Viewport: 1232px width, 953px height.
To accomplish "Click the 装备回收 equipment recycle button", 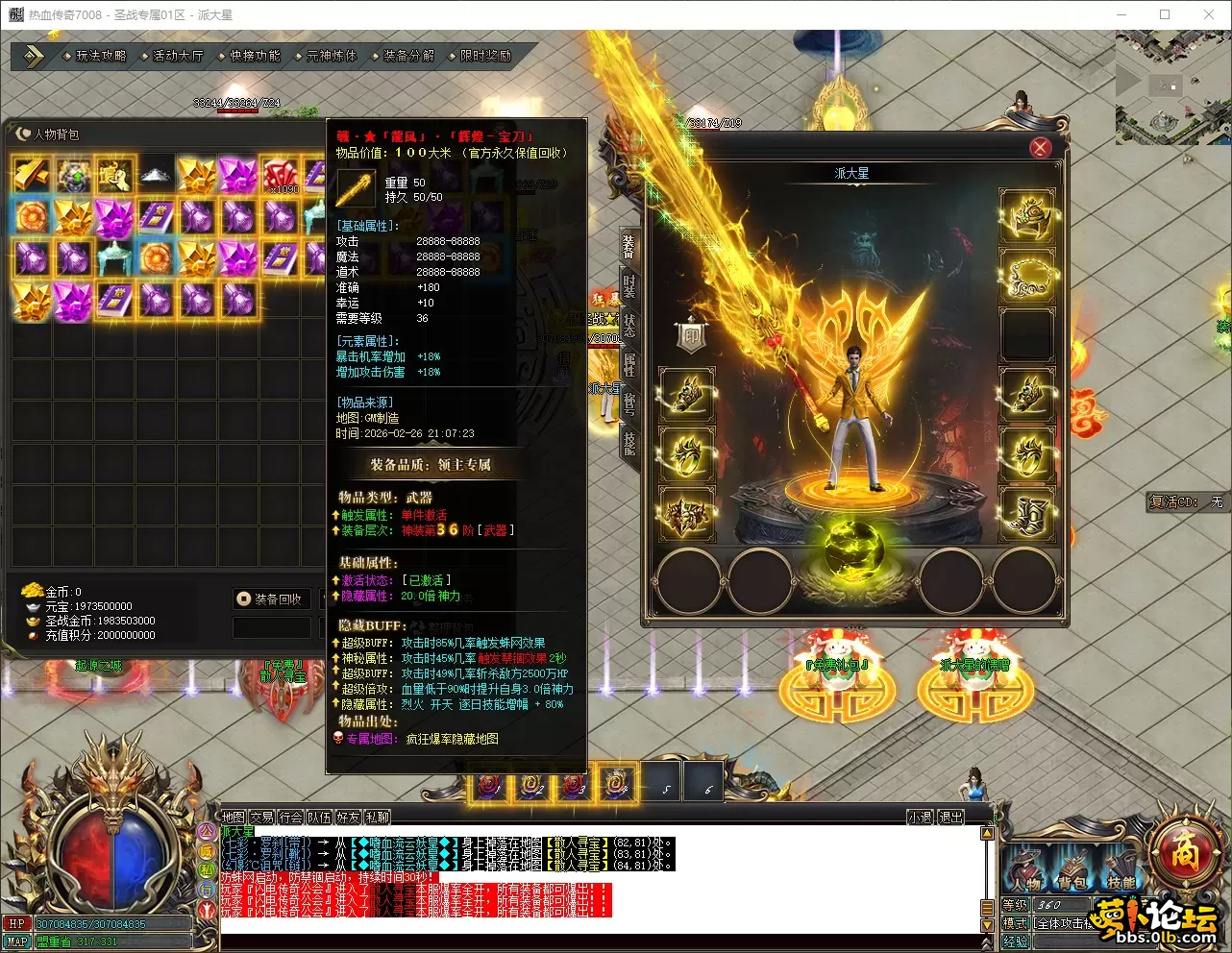I will (271, 599).
